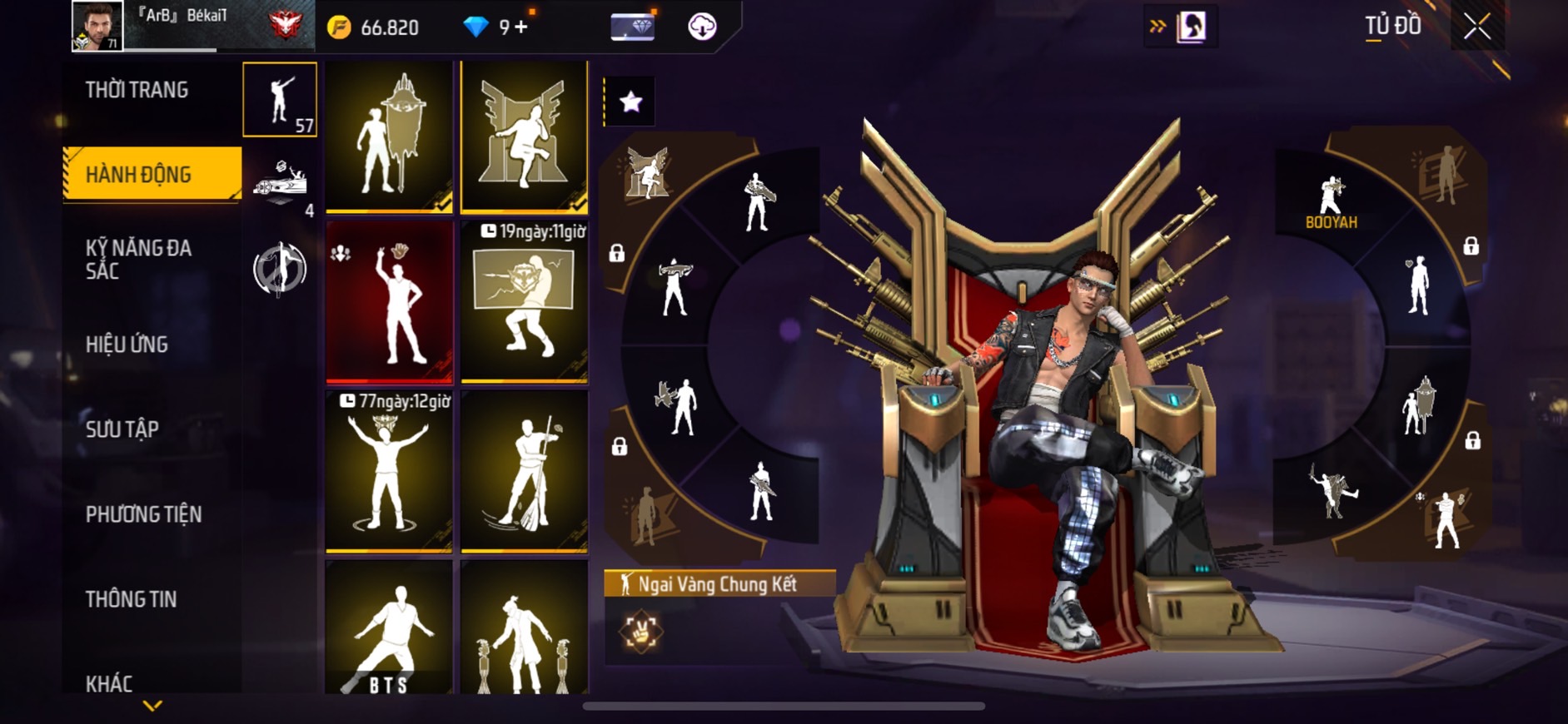Show the Phương Tiện category
Viewport: 1568px width, 724px height.
click(x=143, y=514)
